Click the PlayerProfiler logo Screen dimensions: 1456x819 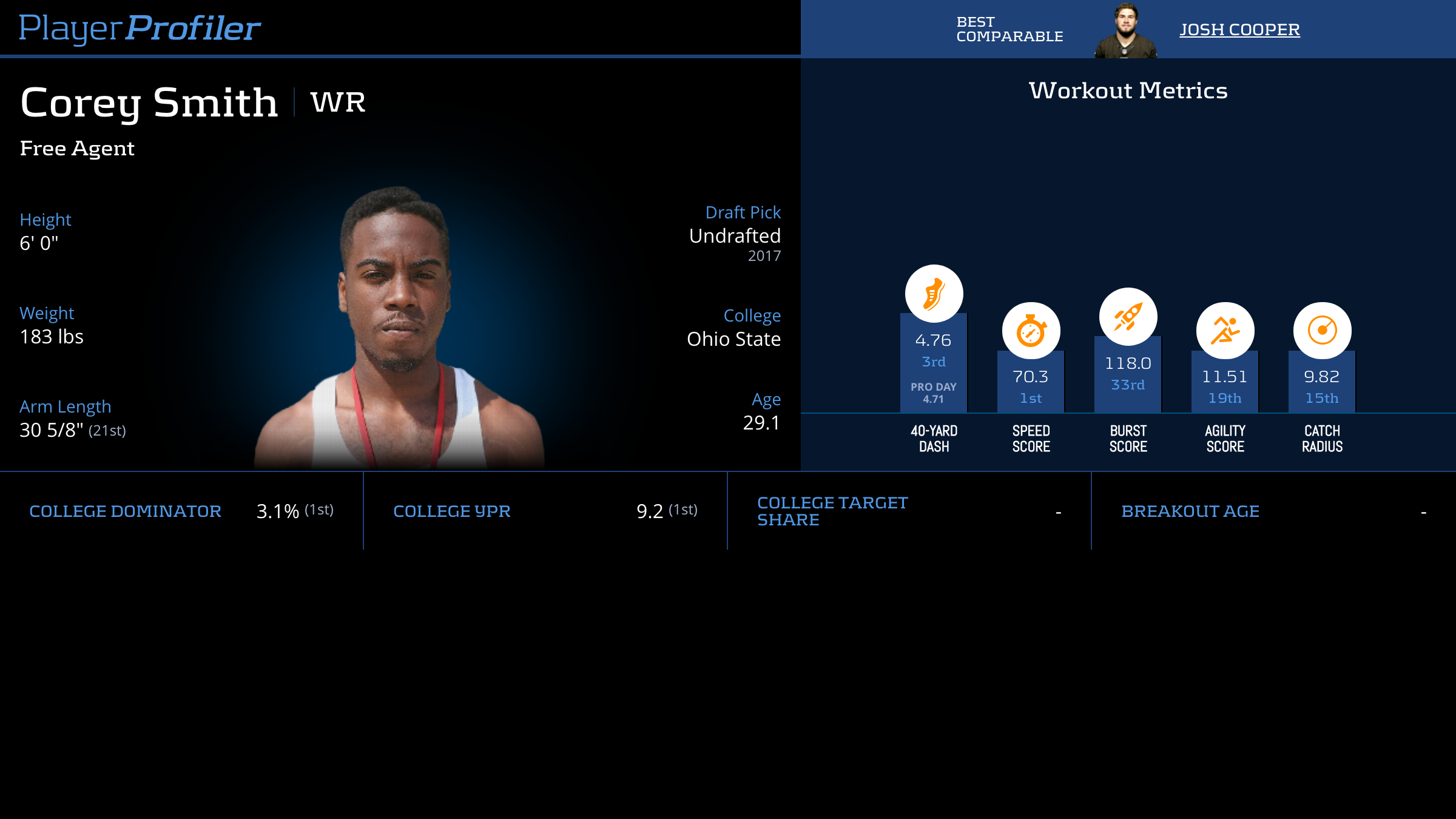[140, 29]
